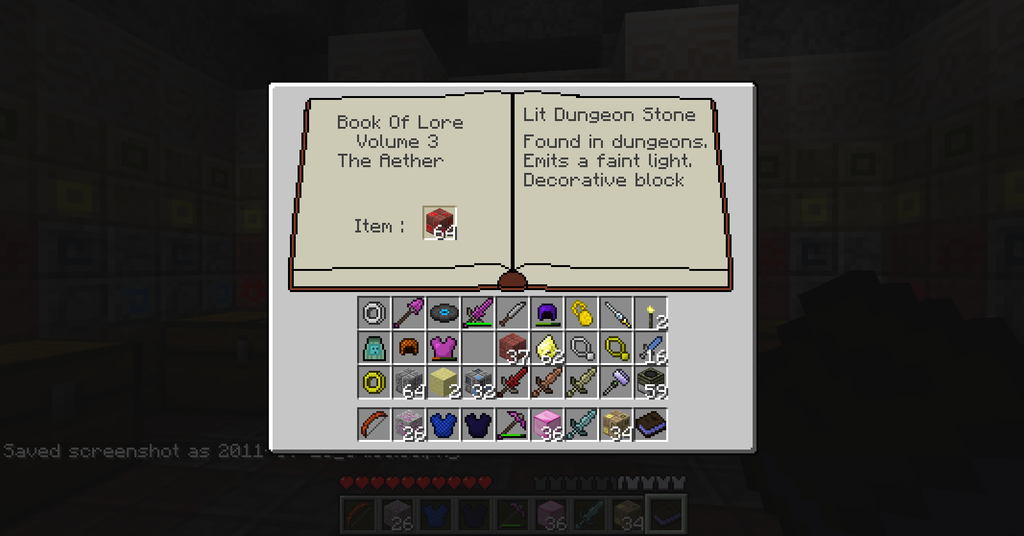The width and height of the screenshot is (1024, 536).
Task: Select the red sword in inventory
Action: click(x=512, y=382)
